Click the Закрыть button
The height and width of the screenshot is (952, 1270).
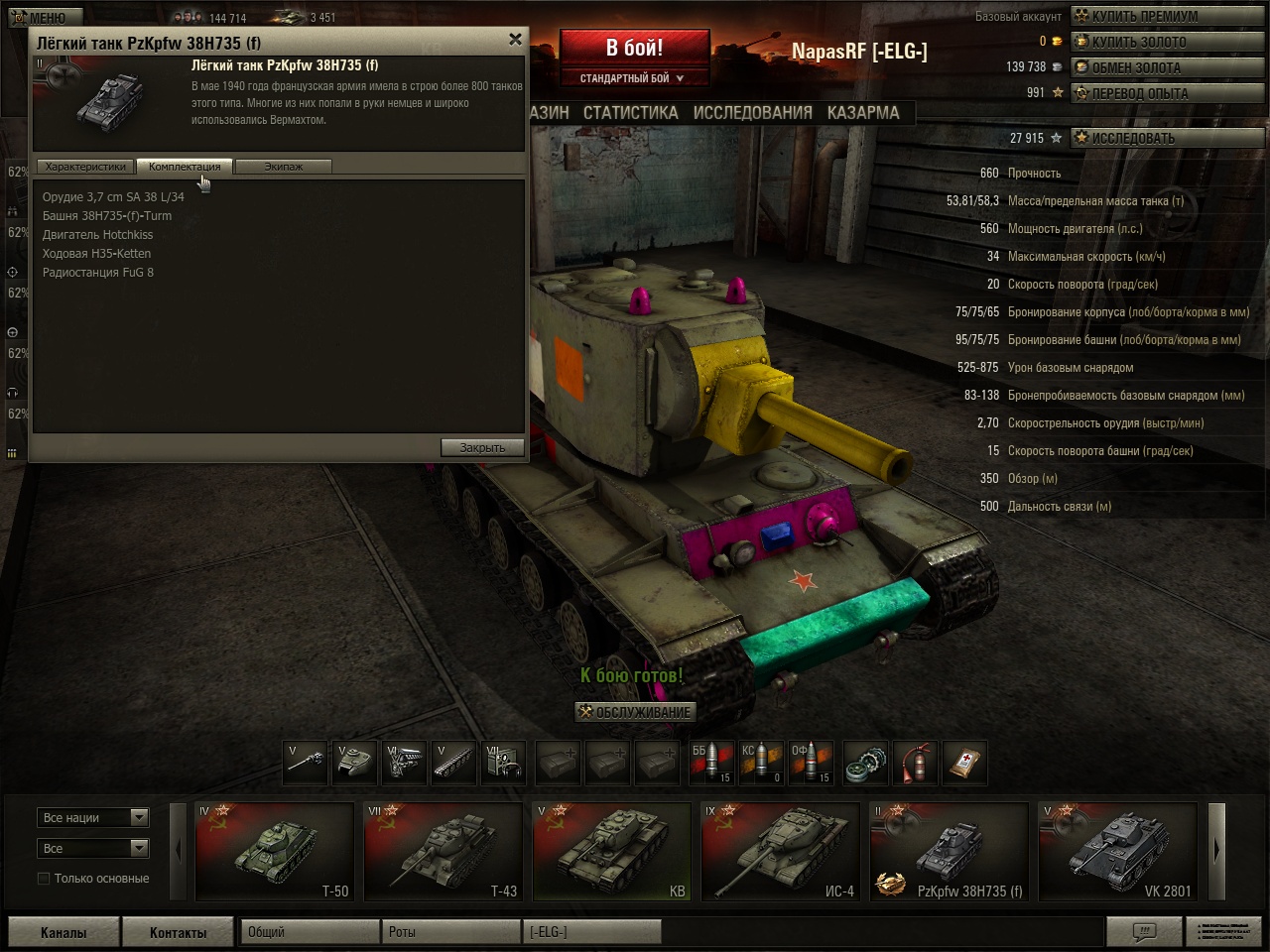482,448
